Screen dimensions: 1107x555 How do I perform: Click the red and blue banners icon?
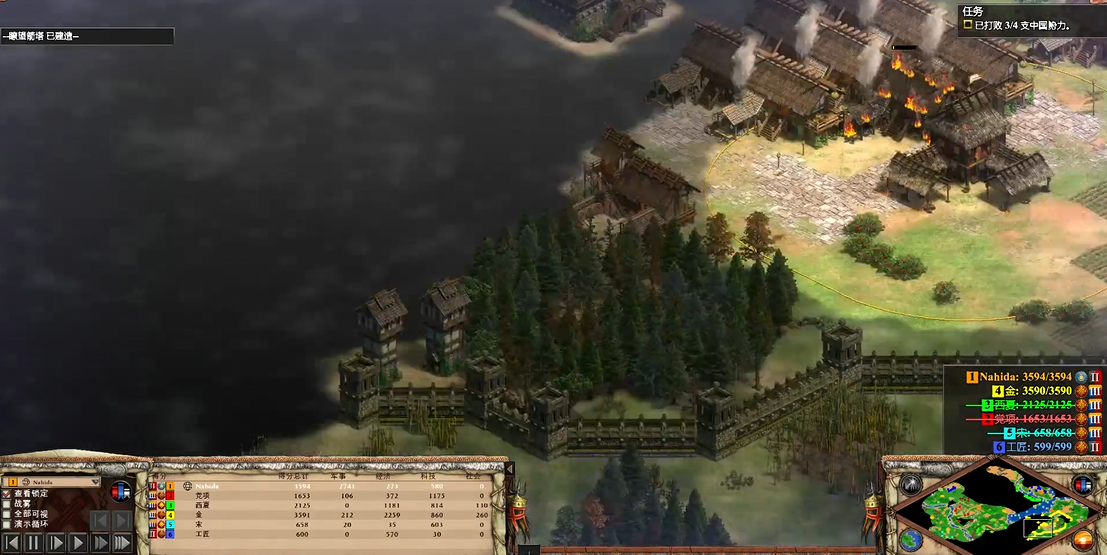pyautogui.click(x=120, y=492)
